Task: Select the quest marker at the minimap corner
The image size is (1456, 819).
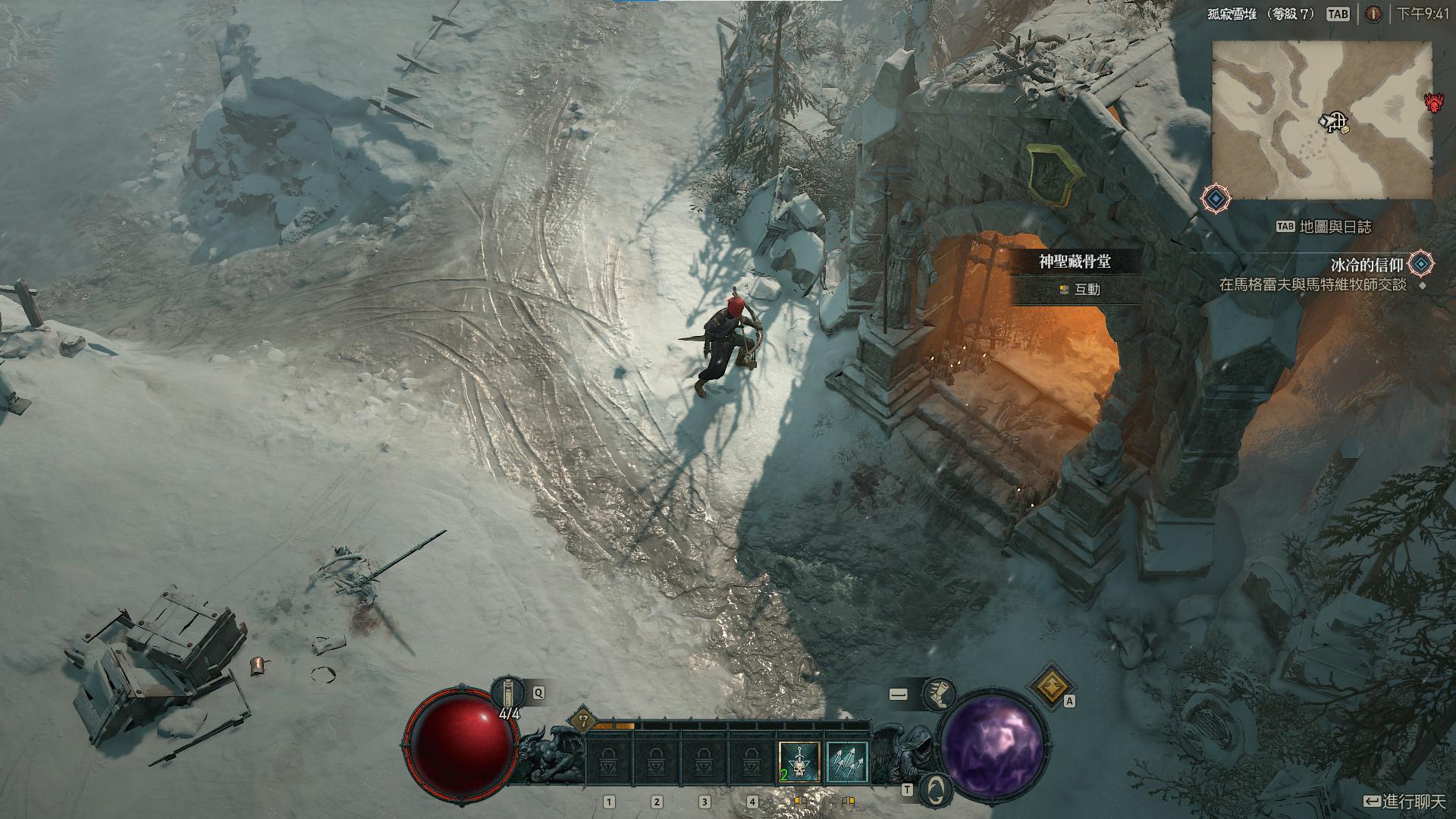Action: point(1216,198)
